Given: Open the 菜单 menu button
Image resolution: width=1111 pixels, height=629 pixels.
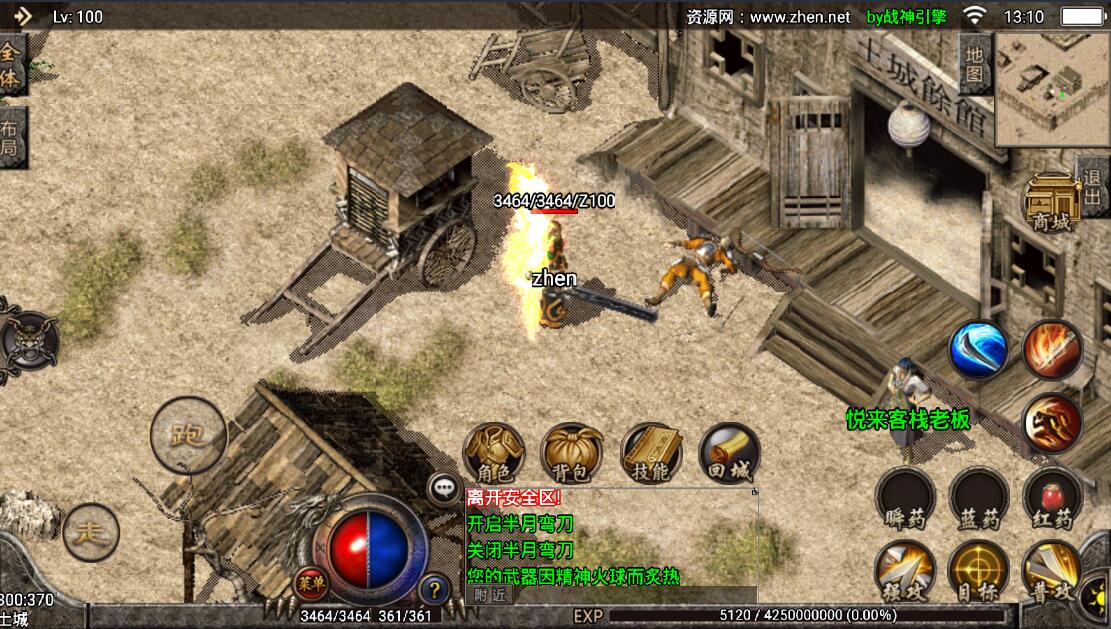Looking at the screenshot, I should tap(307, 583).
